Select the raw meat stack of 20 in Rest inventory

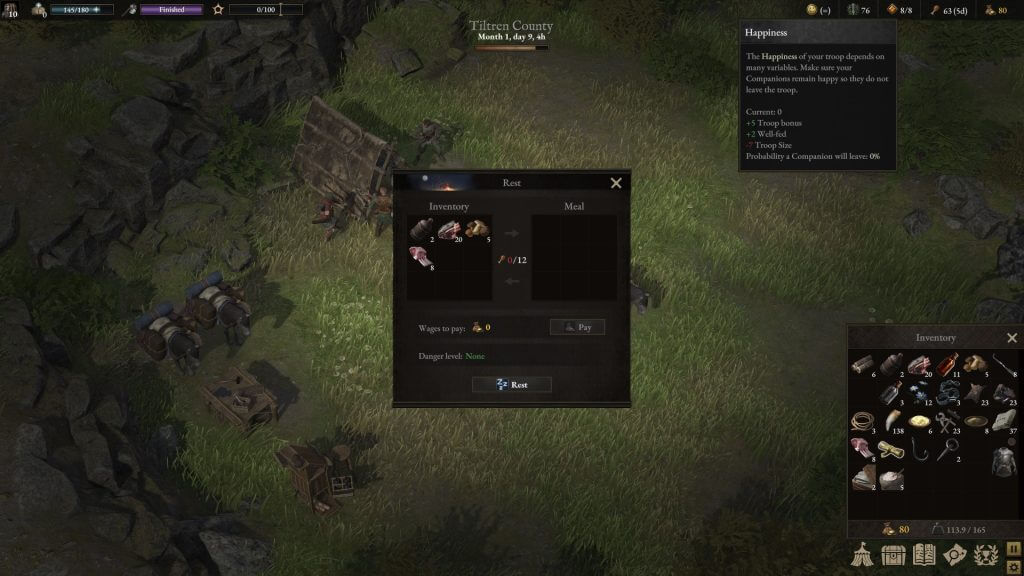pos(448,230)
